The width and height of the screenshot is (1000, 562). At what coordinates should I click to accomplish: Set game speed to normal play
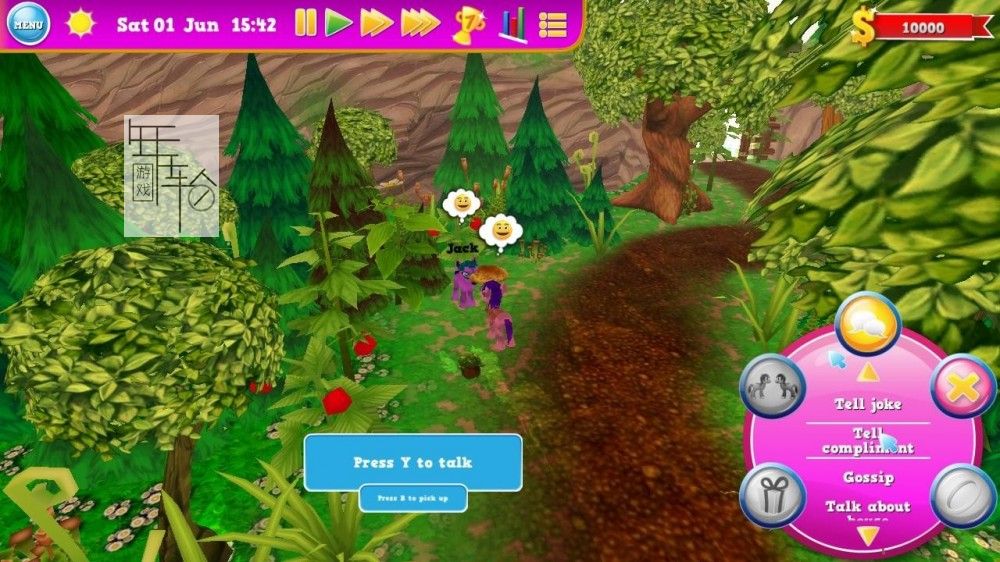tap(339, 23)
